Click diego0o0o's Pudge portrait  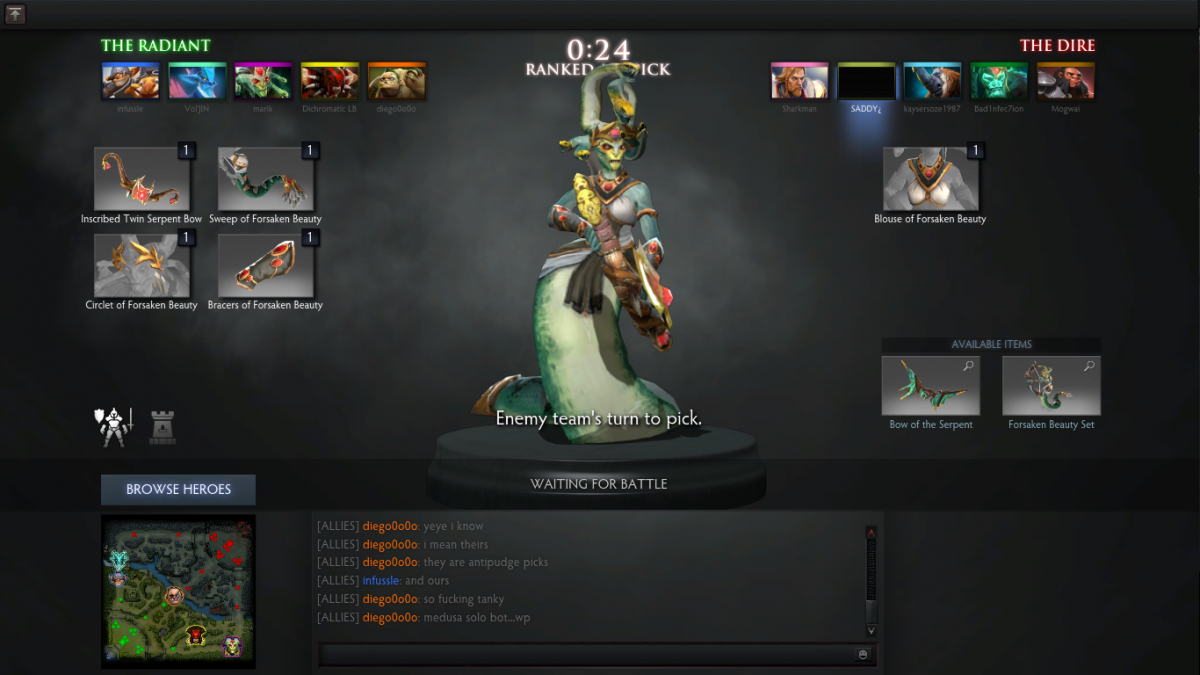[x=397, y=81]
